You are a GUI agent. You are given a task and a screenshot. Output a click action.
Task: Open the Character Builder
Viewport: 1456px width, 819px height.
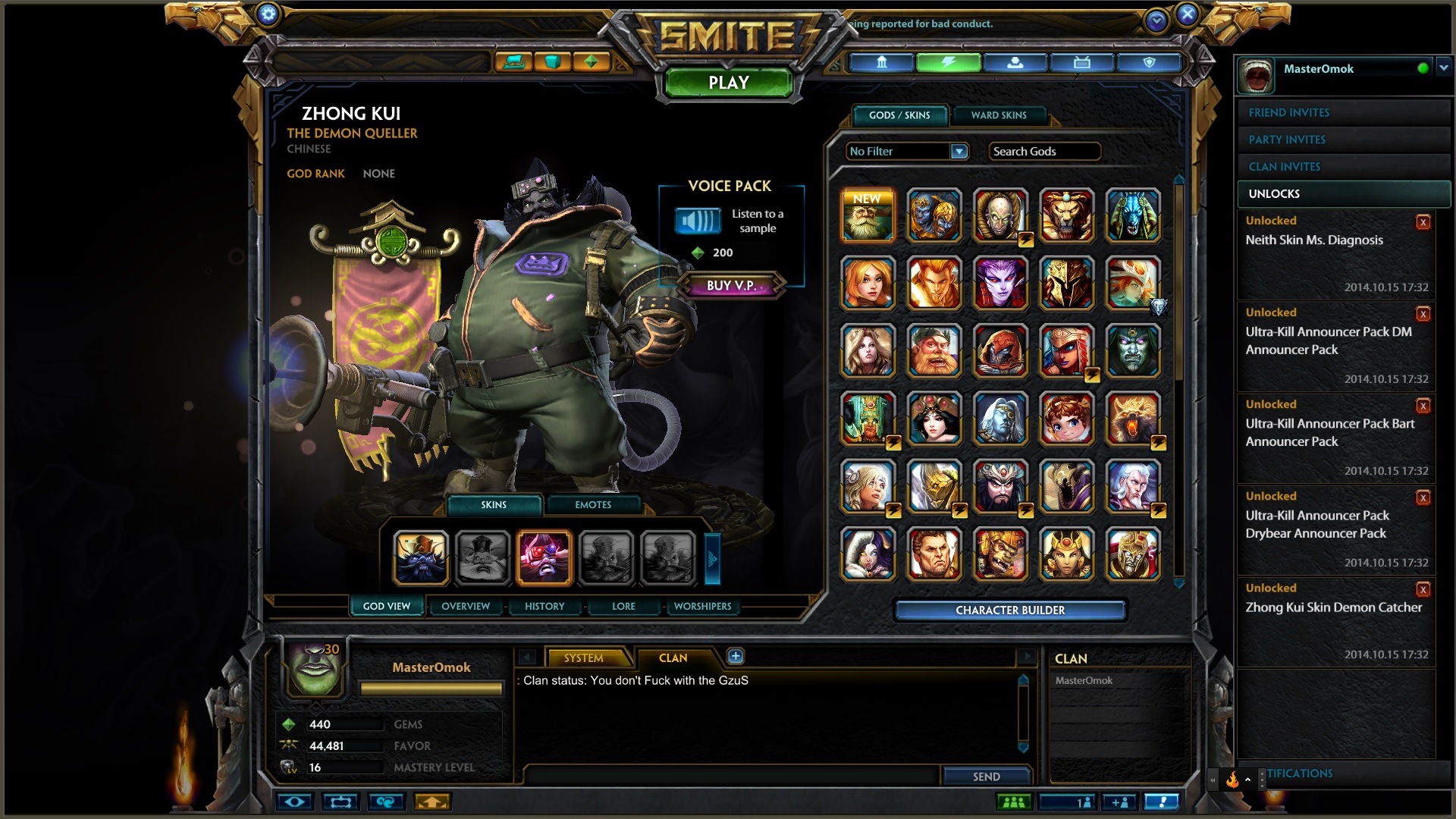coord(1009,610)
